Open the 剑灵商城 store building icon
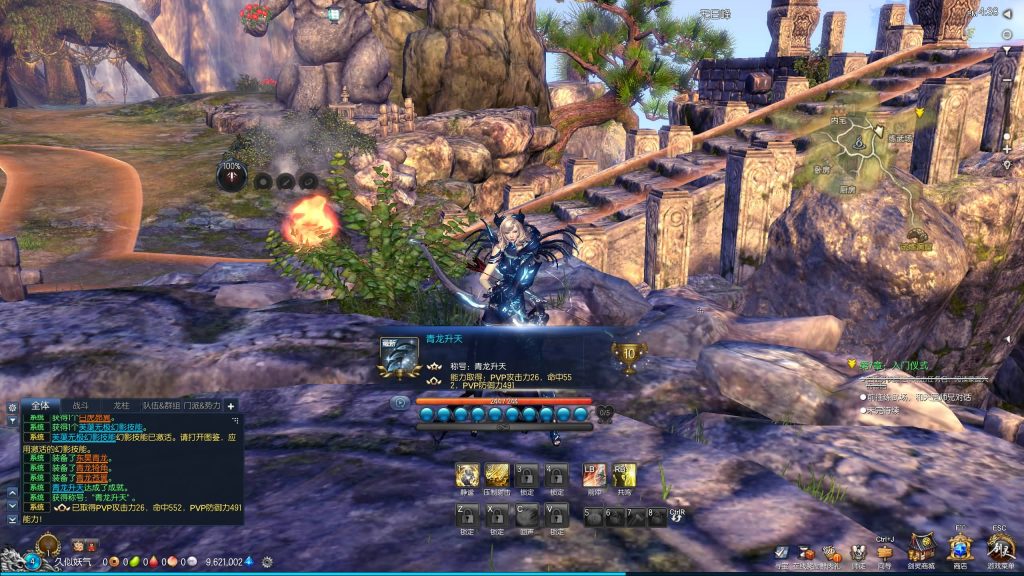The image size is (1024, 576). click(x=921, y=547)
